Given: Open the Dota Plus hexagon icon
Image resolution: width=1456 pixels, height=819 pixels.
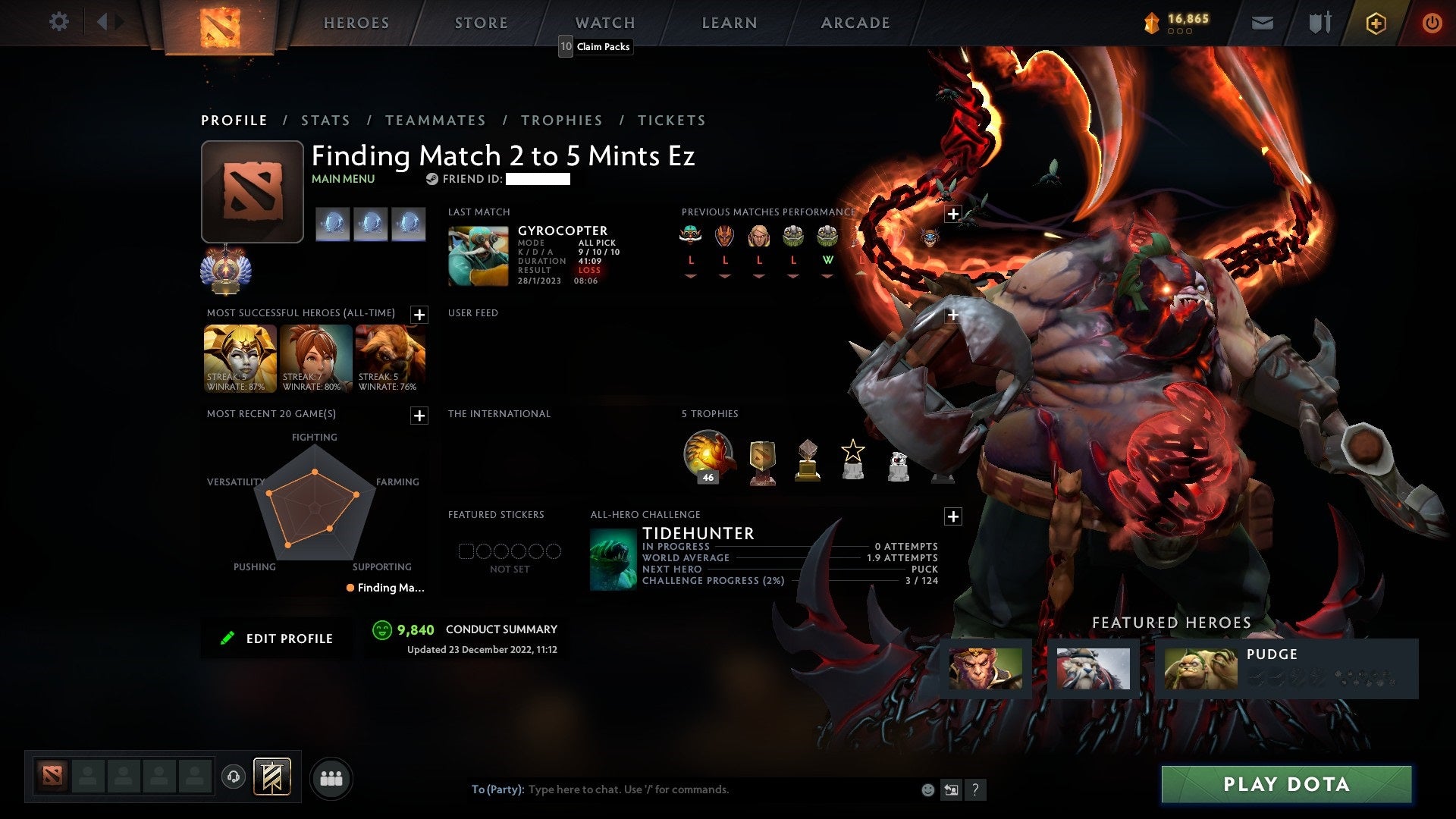Looking at the screenshot, I should click(1376, 23).
